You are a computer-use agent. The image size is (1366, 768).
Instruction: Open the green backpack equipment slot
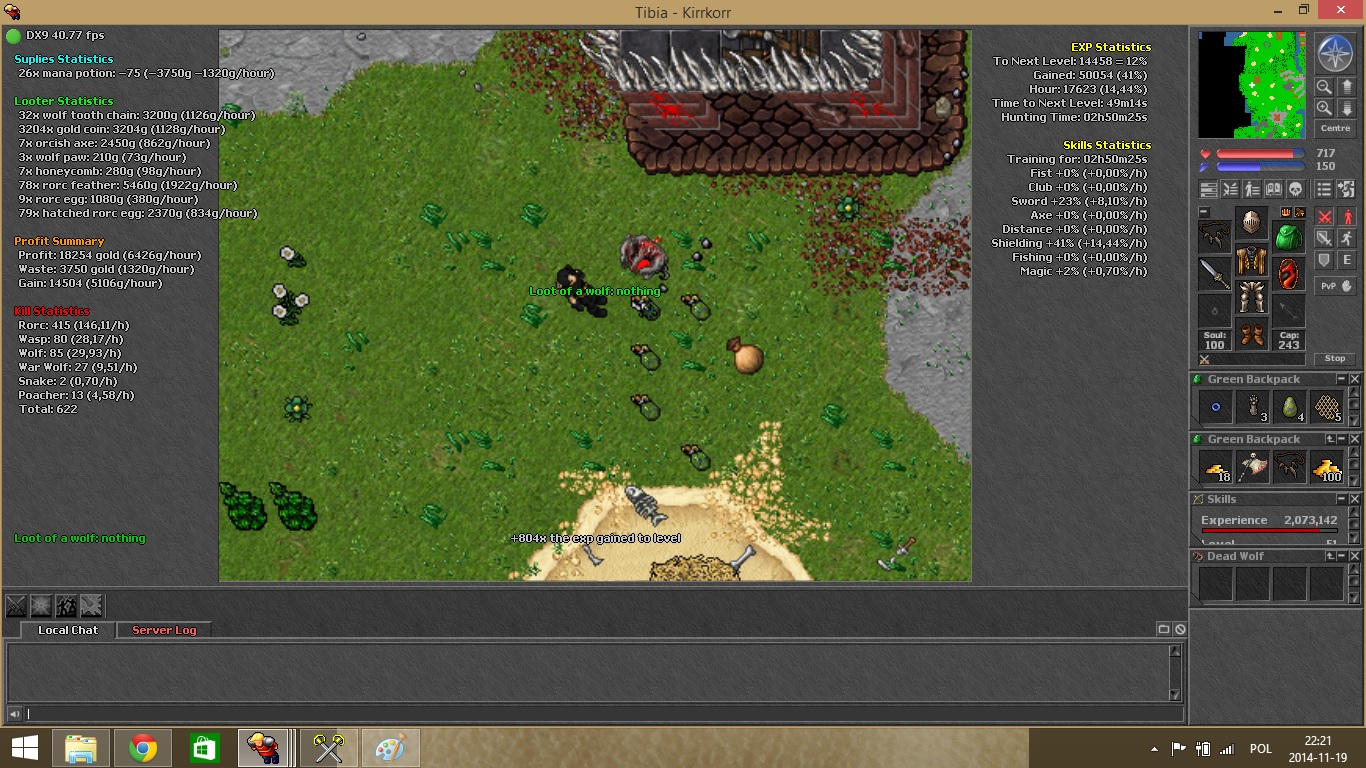1288,238
